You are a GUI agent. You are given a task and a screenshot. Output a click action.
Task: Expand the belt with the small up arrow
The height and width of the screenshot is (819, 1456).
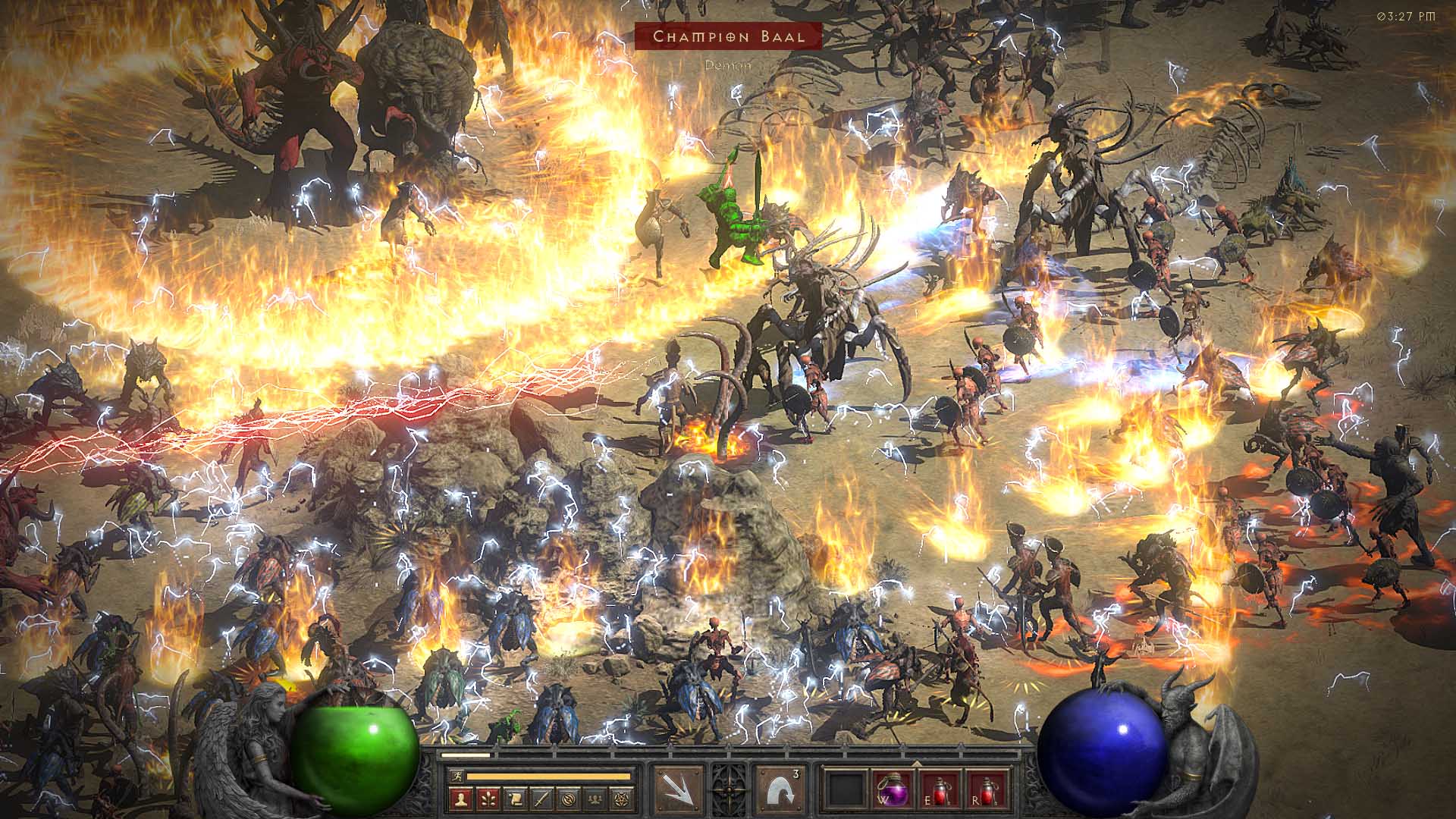(x=915, y=764)
